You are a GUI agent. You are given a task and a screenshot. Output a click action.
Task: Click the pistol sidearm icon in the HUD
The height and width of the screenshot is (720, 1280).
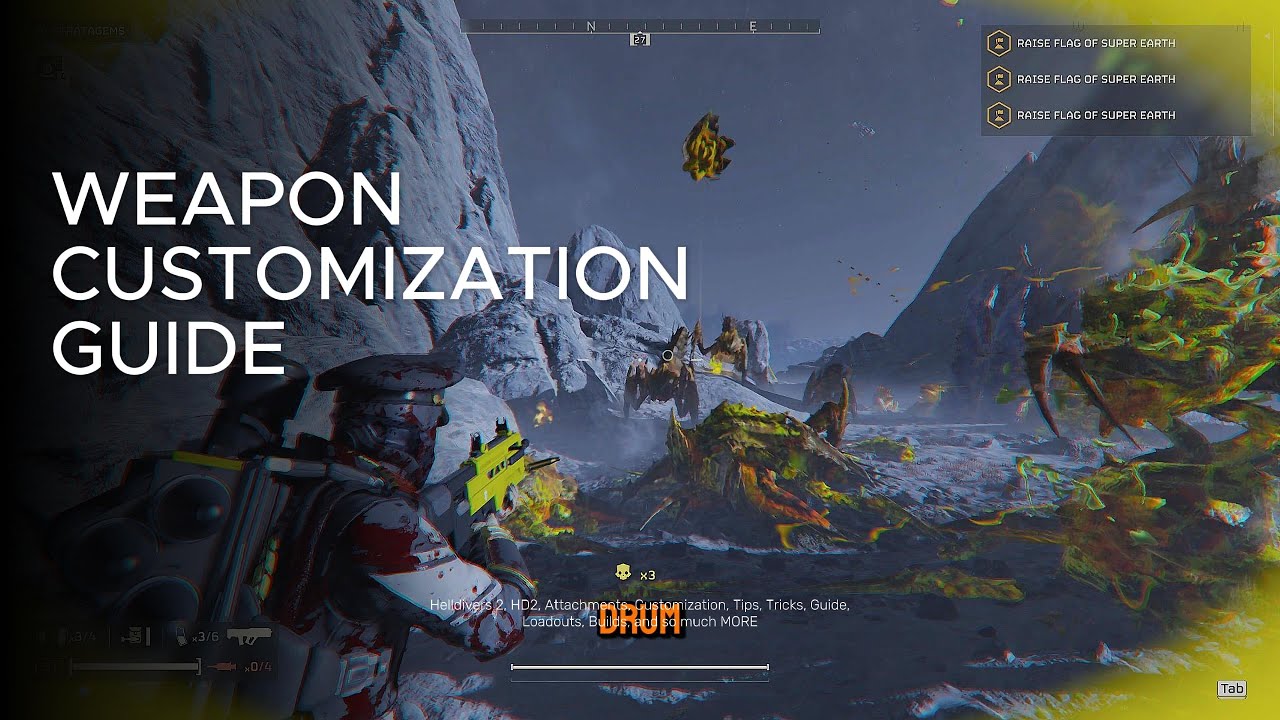pyautogui.click(x=250, y=634)
